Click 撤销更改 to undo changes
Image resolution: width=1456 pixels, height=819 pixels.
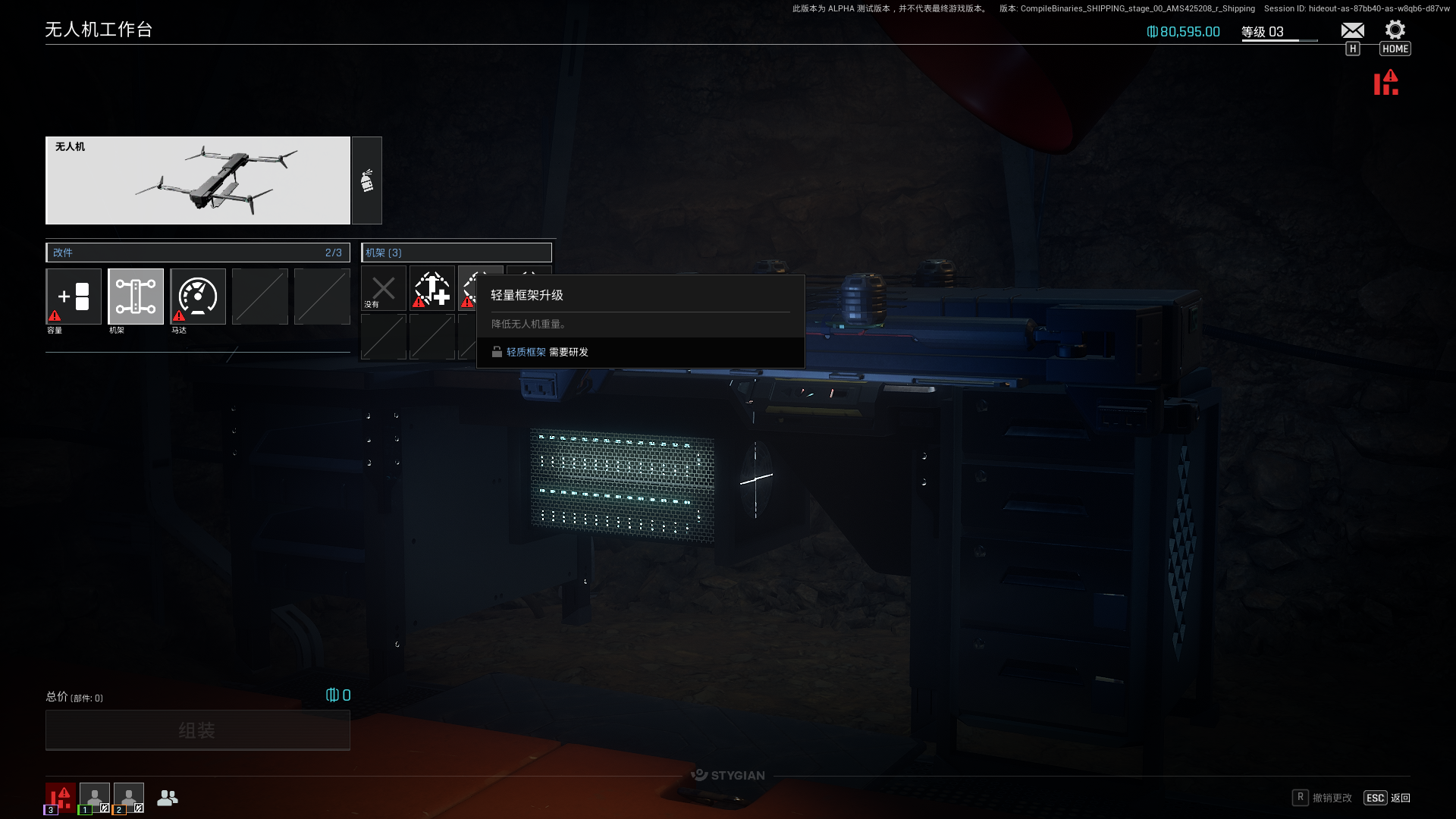1332,798
